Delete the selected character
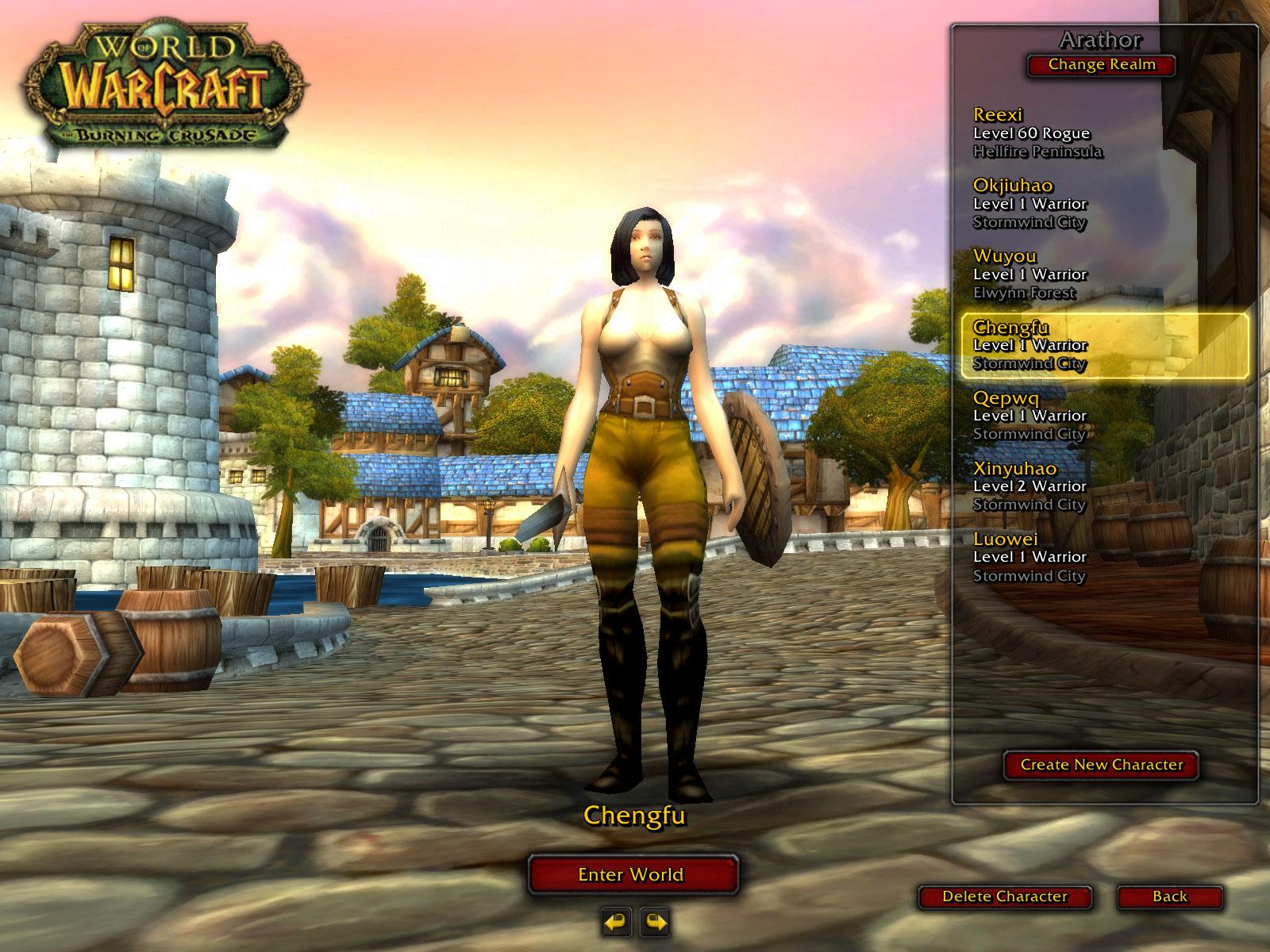1270x952 pixels. tap(1005, 896)
